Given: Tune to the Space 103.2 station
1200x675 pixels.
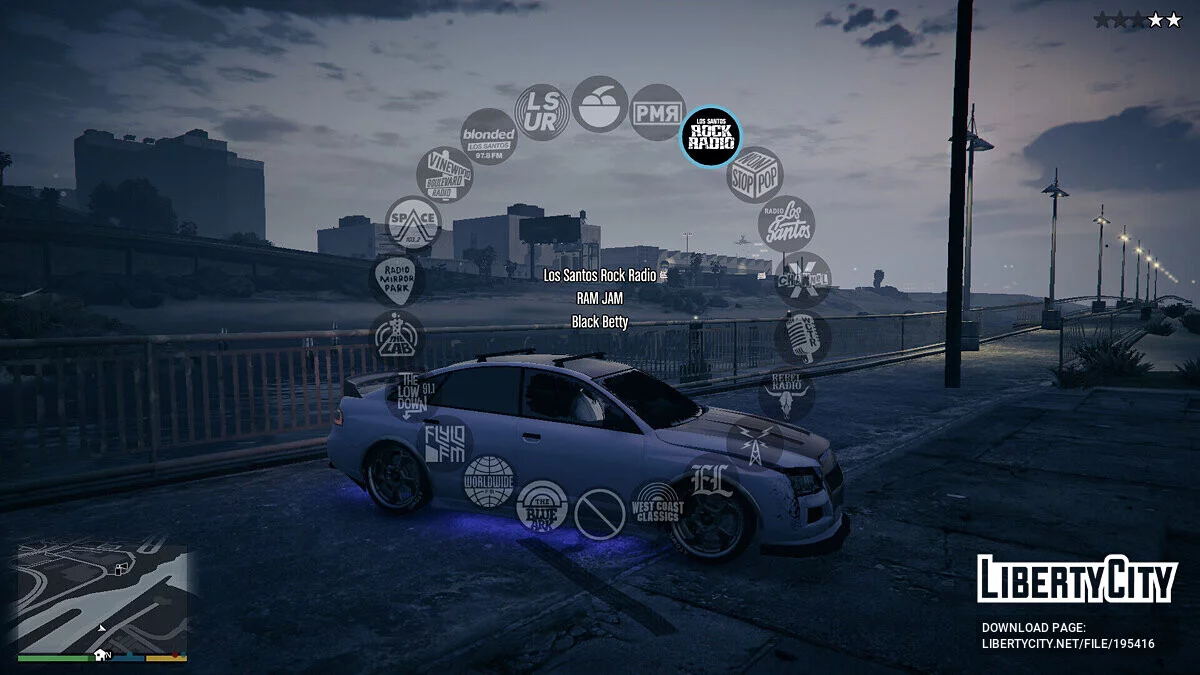Looking at the screenshot, I should [x=414, y=224].
